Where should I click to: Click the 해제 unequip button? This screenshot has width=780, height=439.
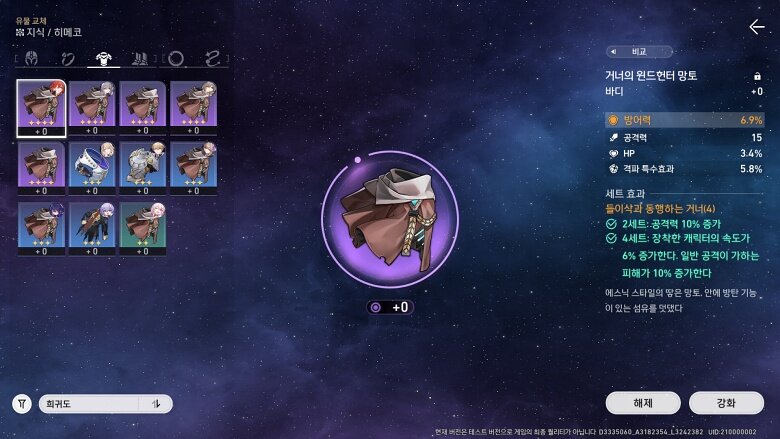pos(643,403)
